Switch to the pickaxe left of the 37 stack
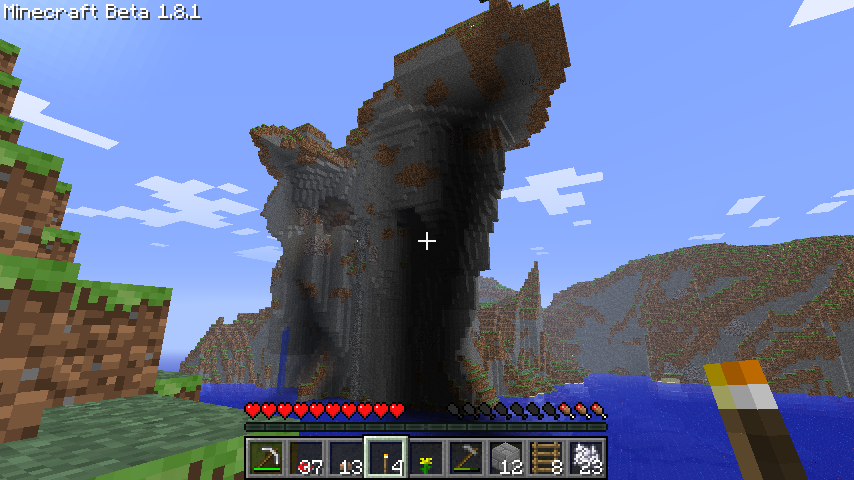 click(266, 459)
